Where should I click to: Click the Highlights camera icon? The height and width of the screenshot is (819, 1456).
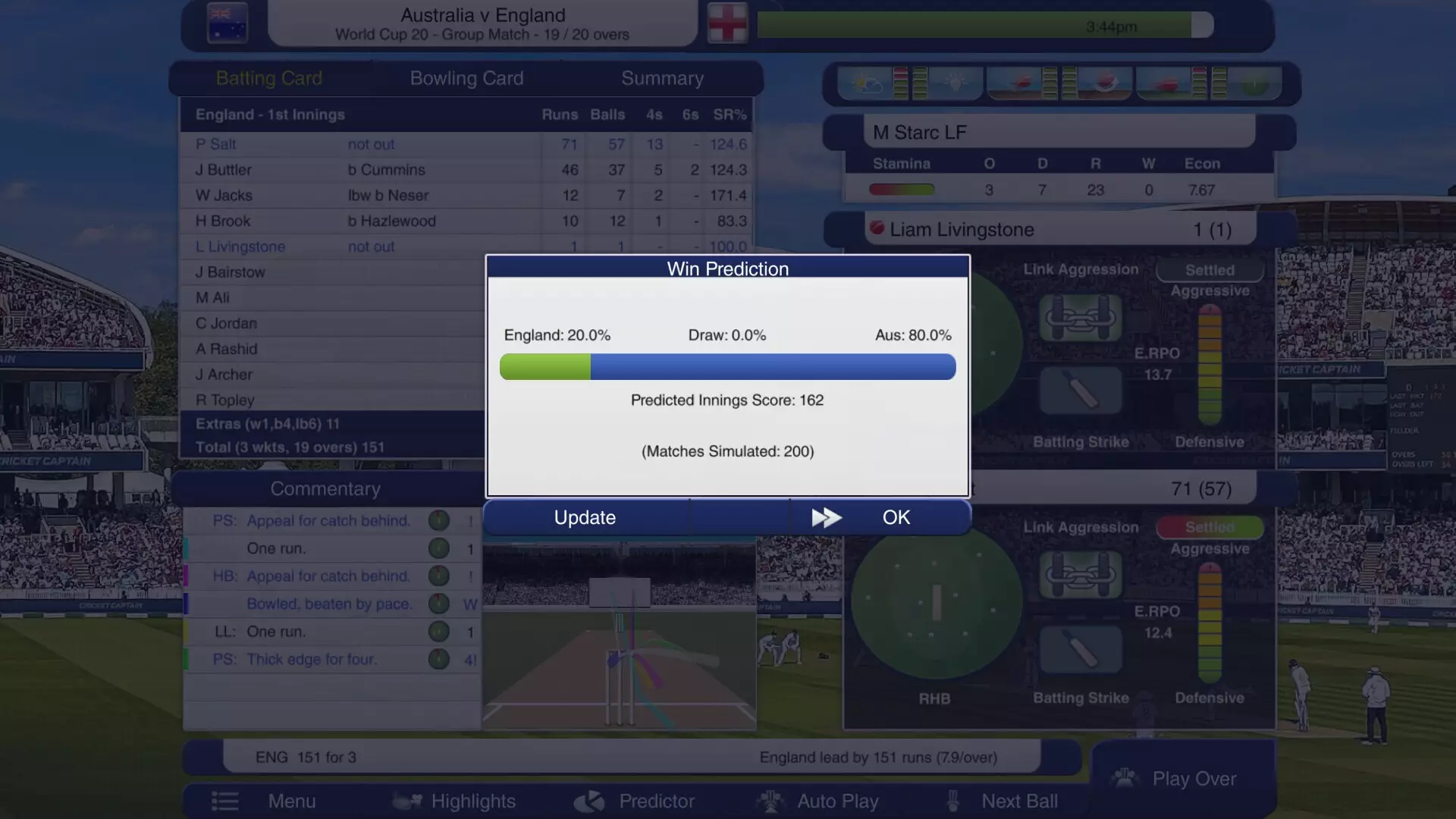tap(407, 801)
